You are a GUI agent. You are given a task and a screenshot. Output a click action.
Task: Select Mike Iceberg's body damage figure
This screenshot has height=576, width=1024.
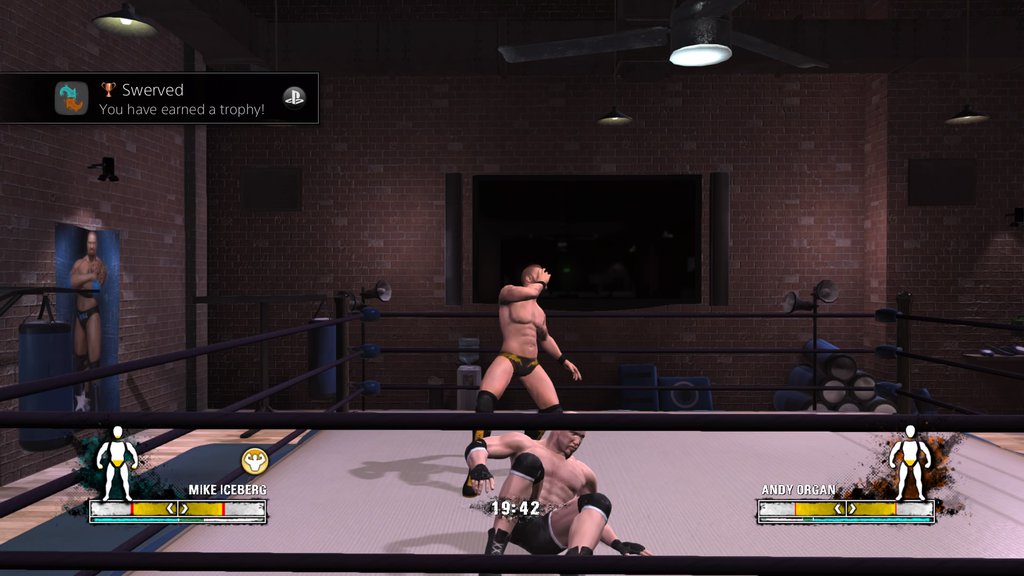point(117,463)
